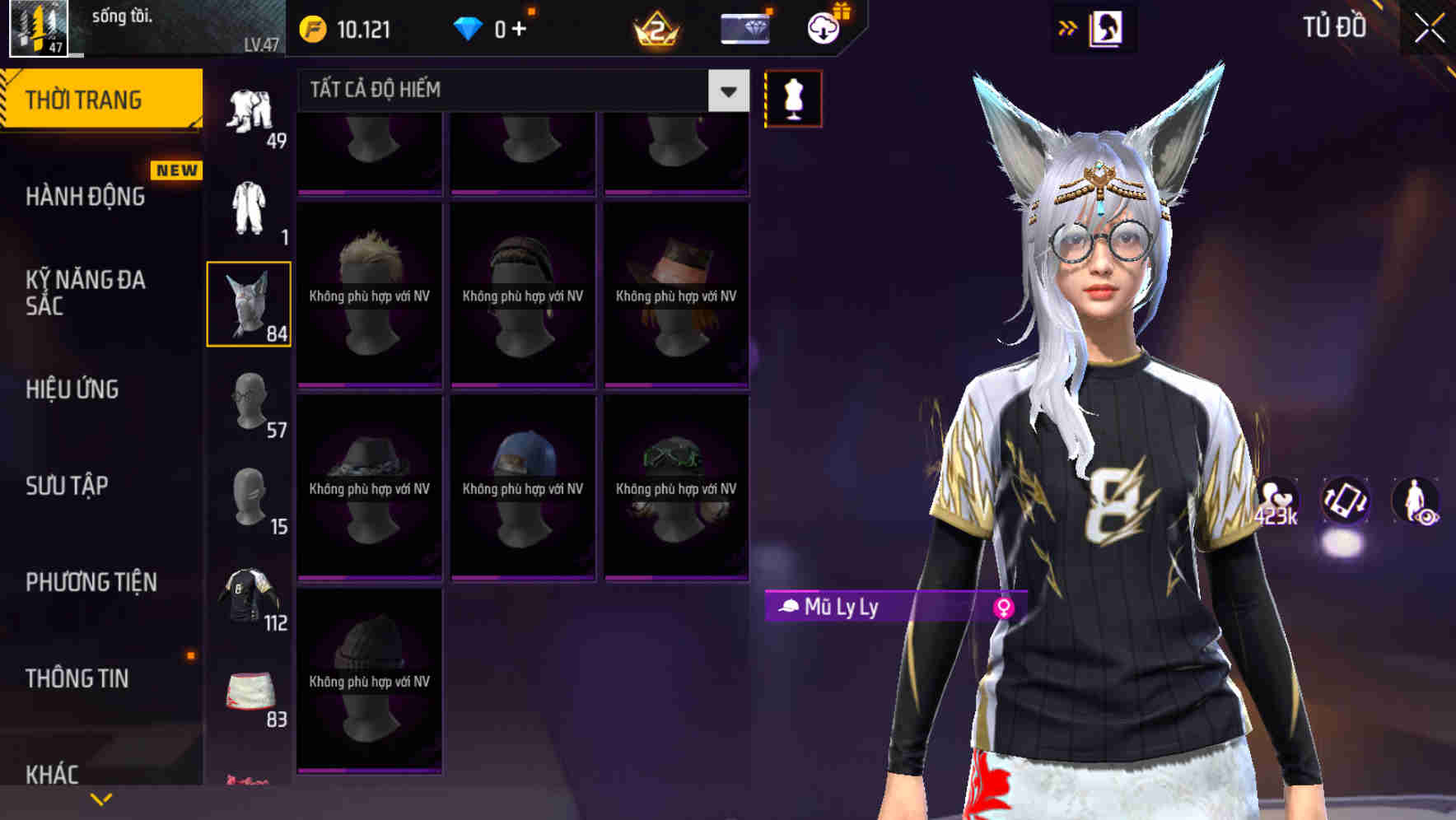Screen dimensions: 1456x820
Task: Open the cloud download gift icon
Action: (x=824, y=27)
